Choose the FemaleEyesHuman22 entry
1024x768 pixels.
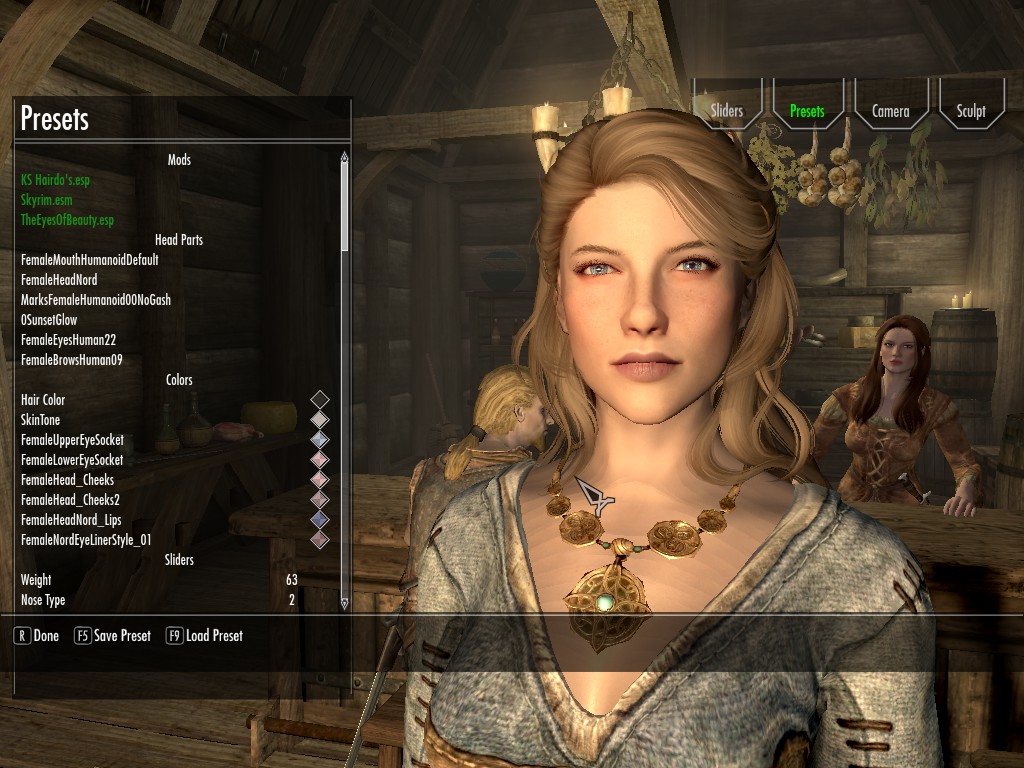[x=68, y=340]
